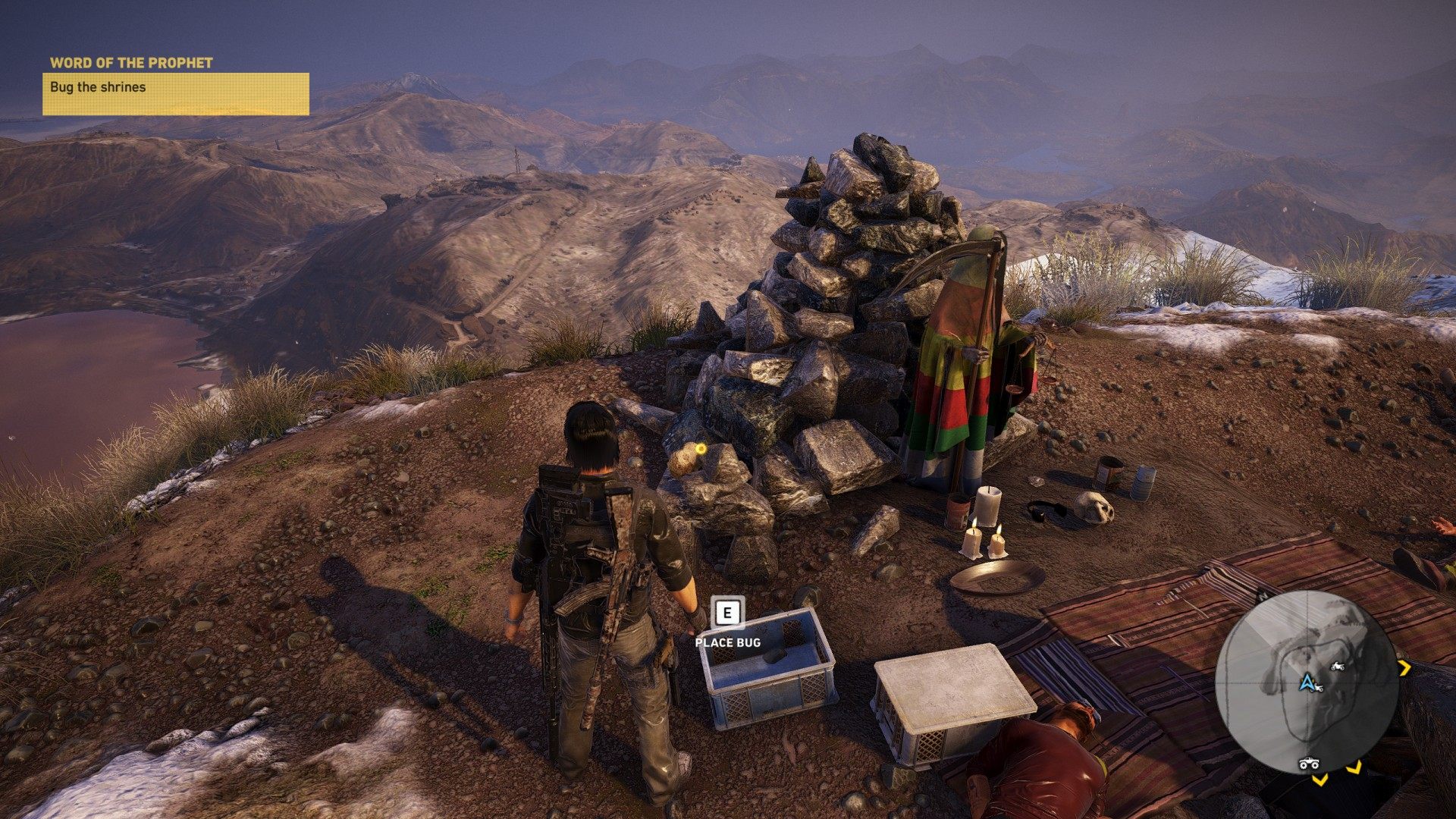Click the Word of the Prophet mission title
This screenshot has width=1456, height=819.
click(131, 63)
